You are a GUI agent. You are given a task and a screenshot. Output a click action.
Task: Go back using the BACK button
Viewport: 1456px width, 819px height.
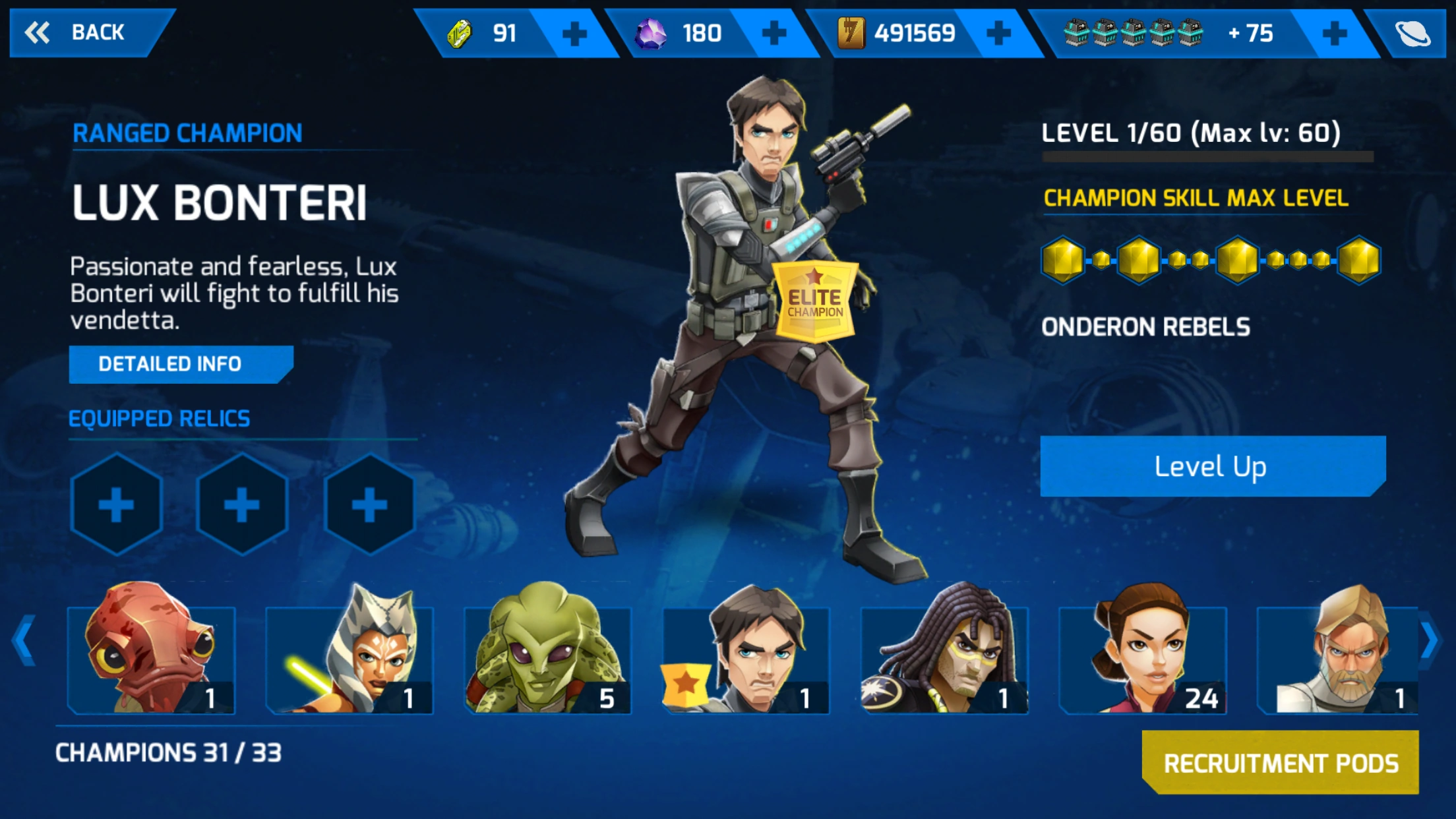pyautogui.click(x=86, y=32)
